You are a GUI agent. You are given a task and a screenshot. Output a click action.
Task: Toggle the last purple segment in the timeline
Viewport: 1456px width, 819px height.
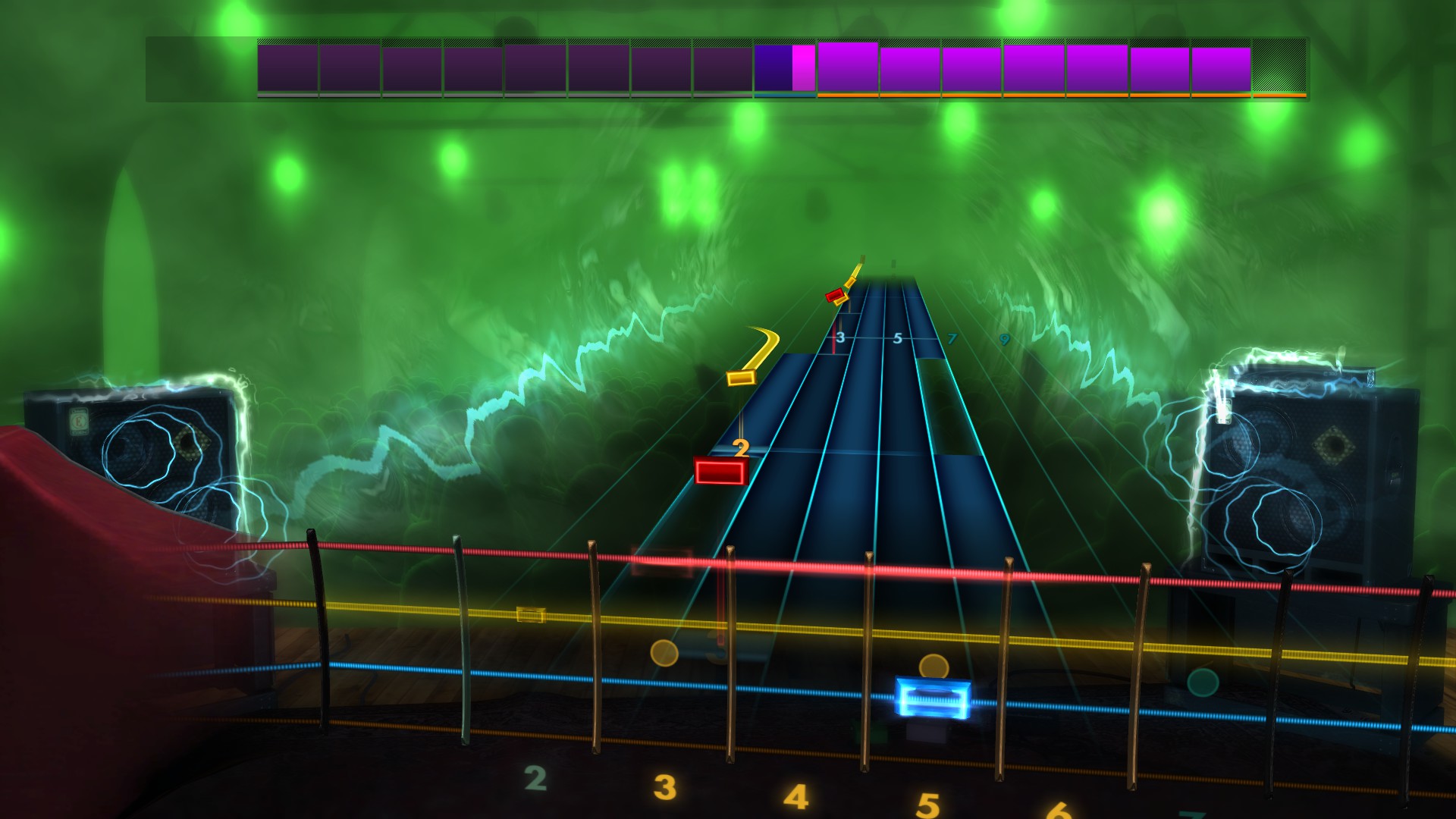coord(1219,67)
